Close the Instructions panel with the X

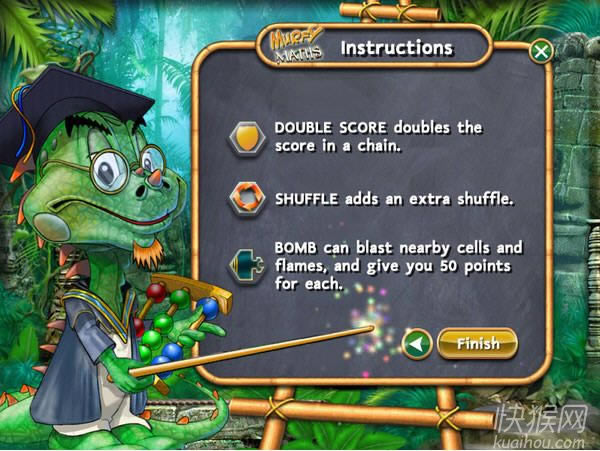[x=540, y=51]
